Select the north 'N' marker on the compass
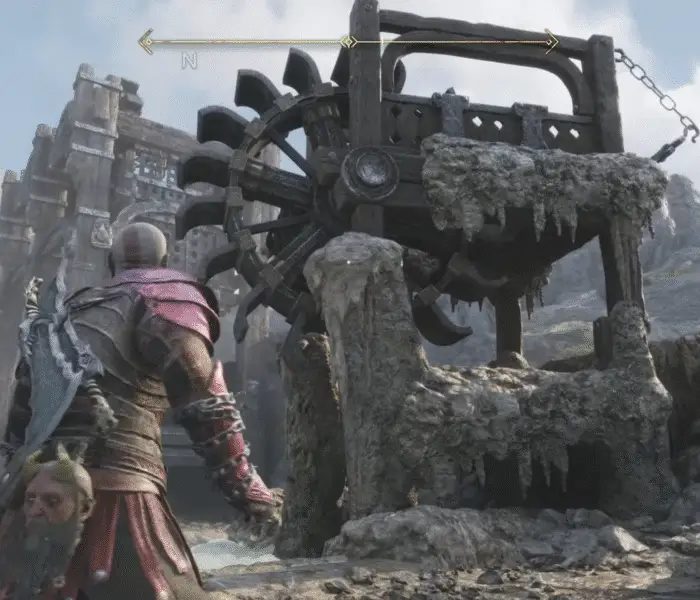This screenshot has height=600, width=700. point(189,61)
